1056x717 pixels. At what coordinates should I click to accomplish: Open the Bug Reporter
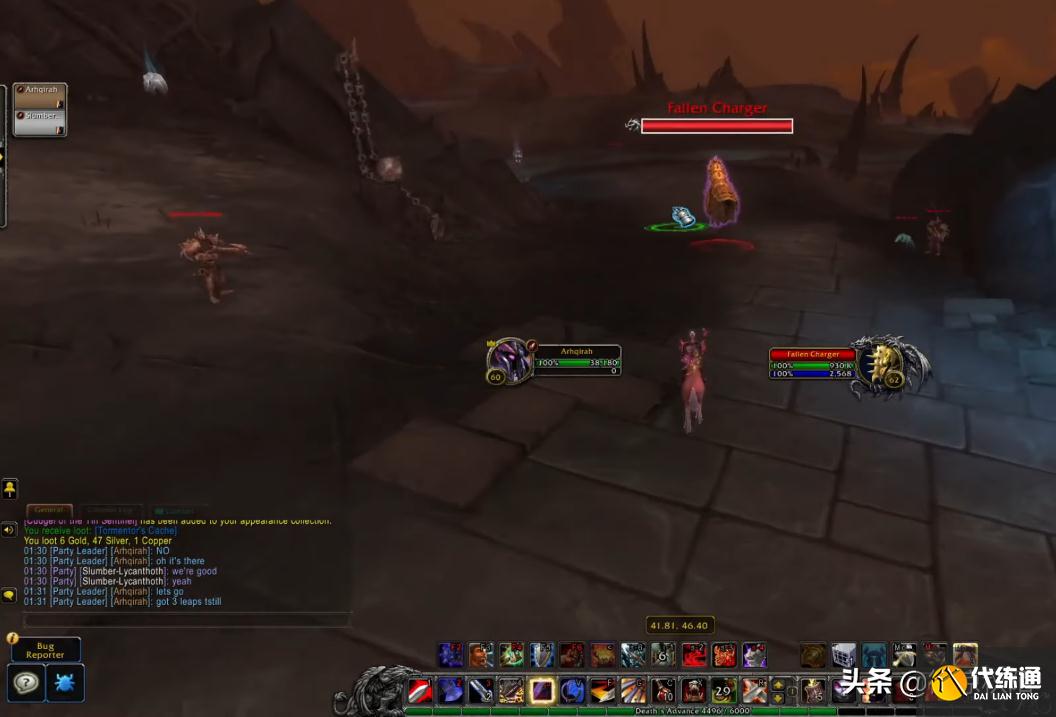45,651
